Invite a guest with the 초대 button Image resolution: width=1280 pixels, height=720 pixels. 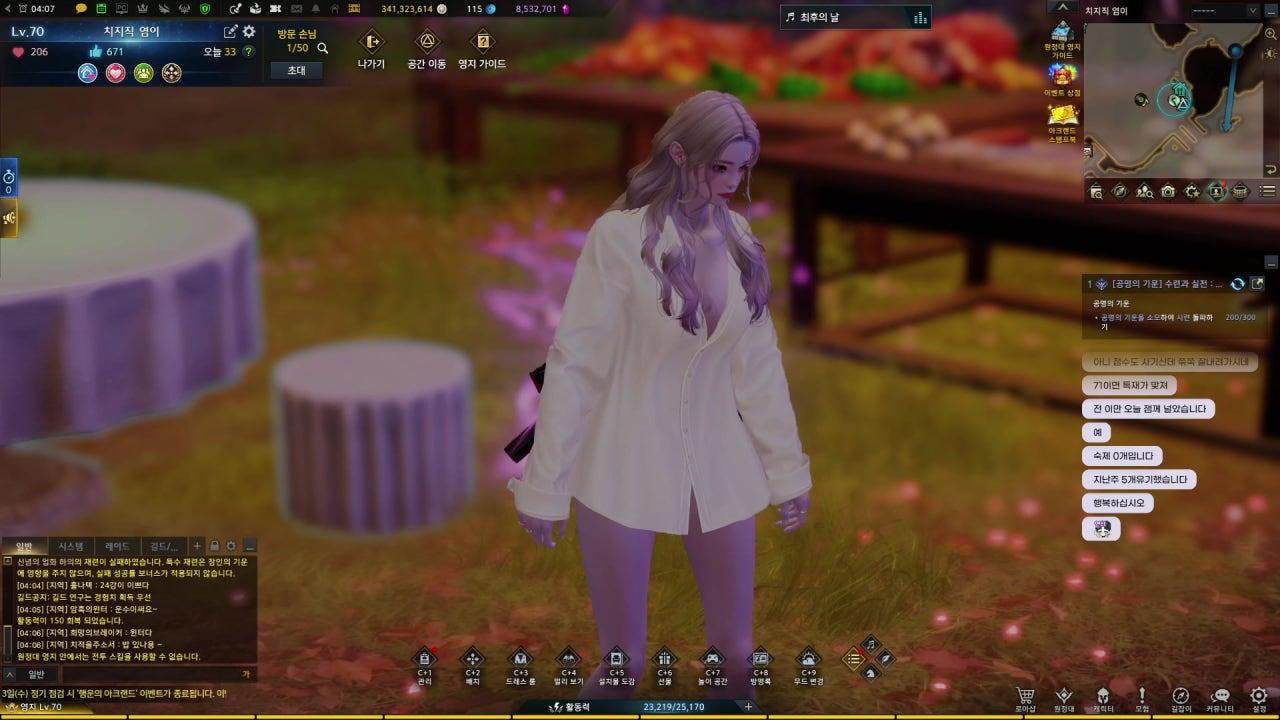[296, 71]
